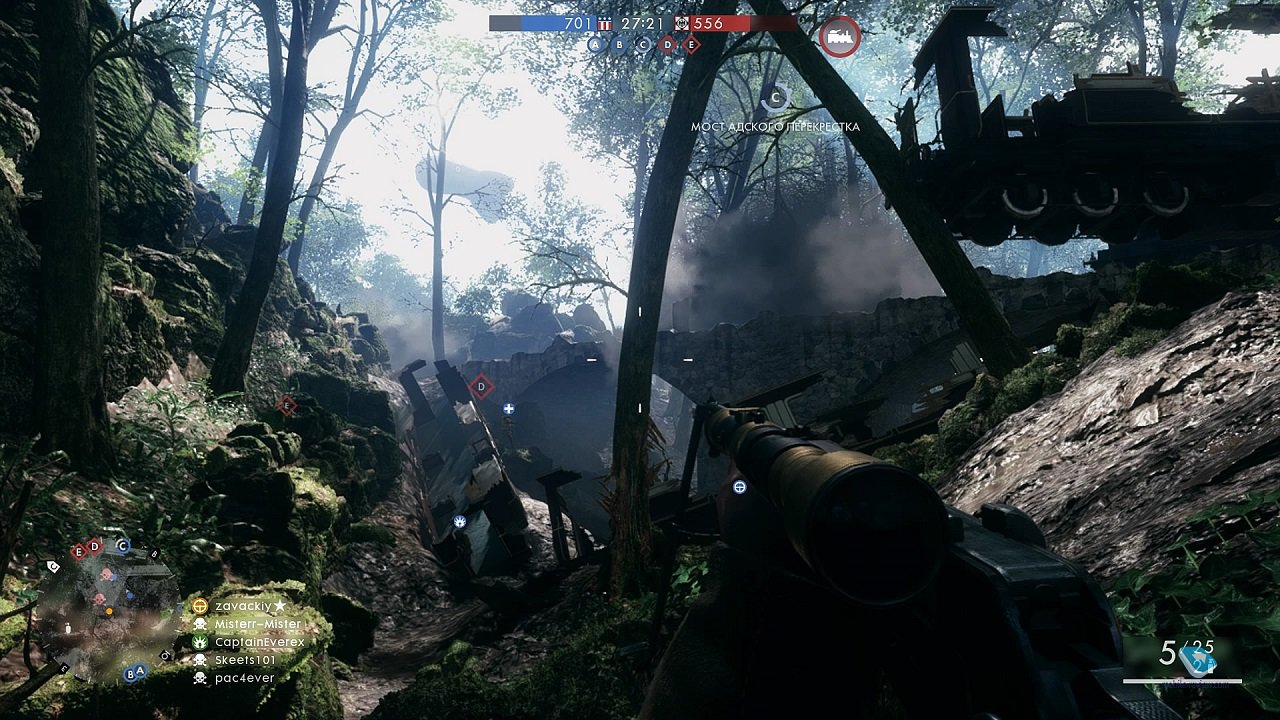Select the skull icon beside pac4ever
Image resolution: width=1280 pixels, height=720 pixels.
[x=199, y=678]
